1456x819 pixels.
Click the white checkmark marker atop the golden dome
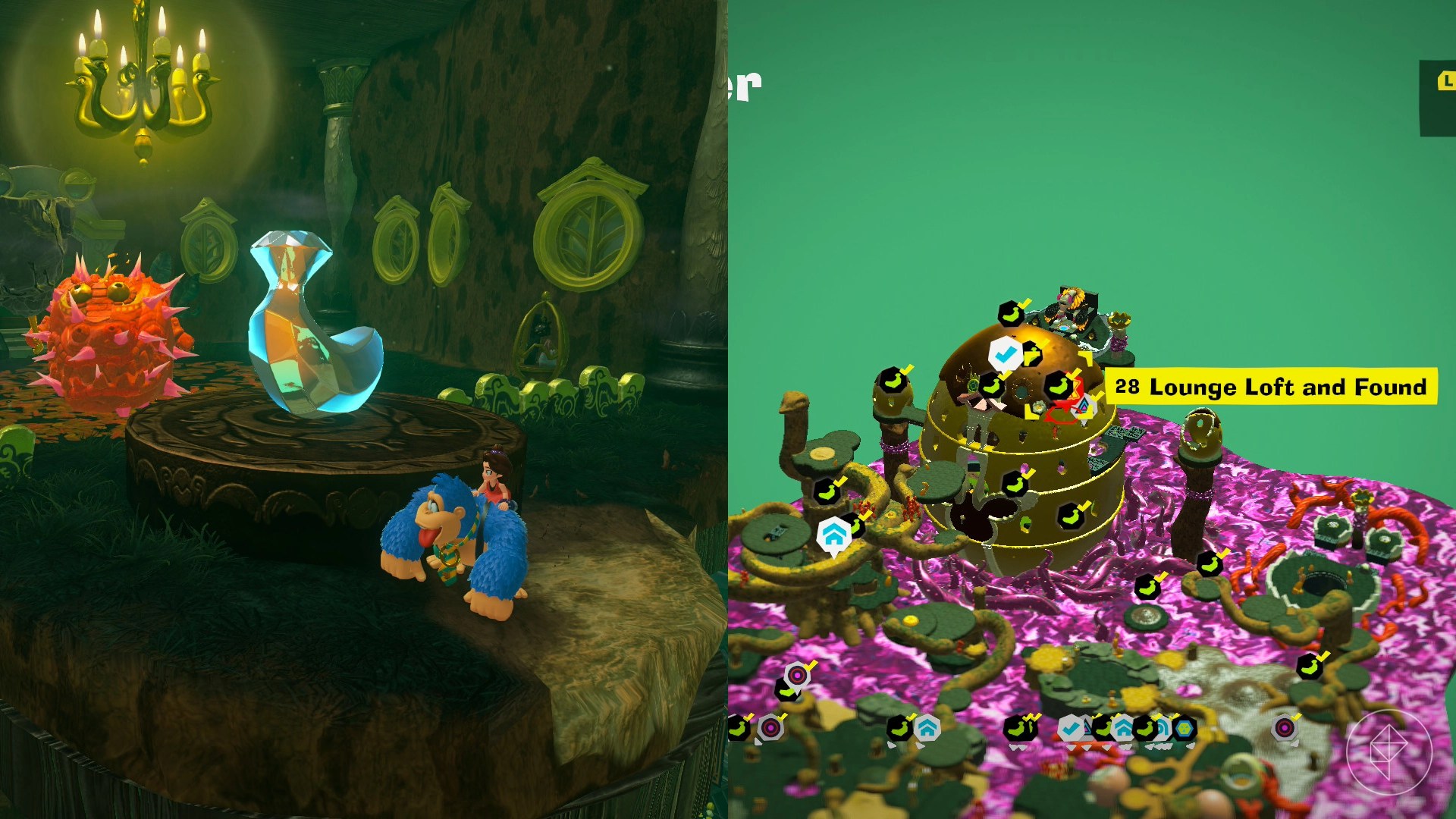click(x=1006, y=353)
